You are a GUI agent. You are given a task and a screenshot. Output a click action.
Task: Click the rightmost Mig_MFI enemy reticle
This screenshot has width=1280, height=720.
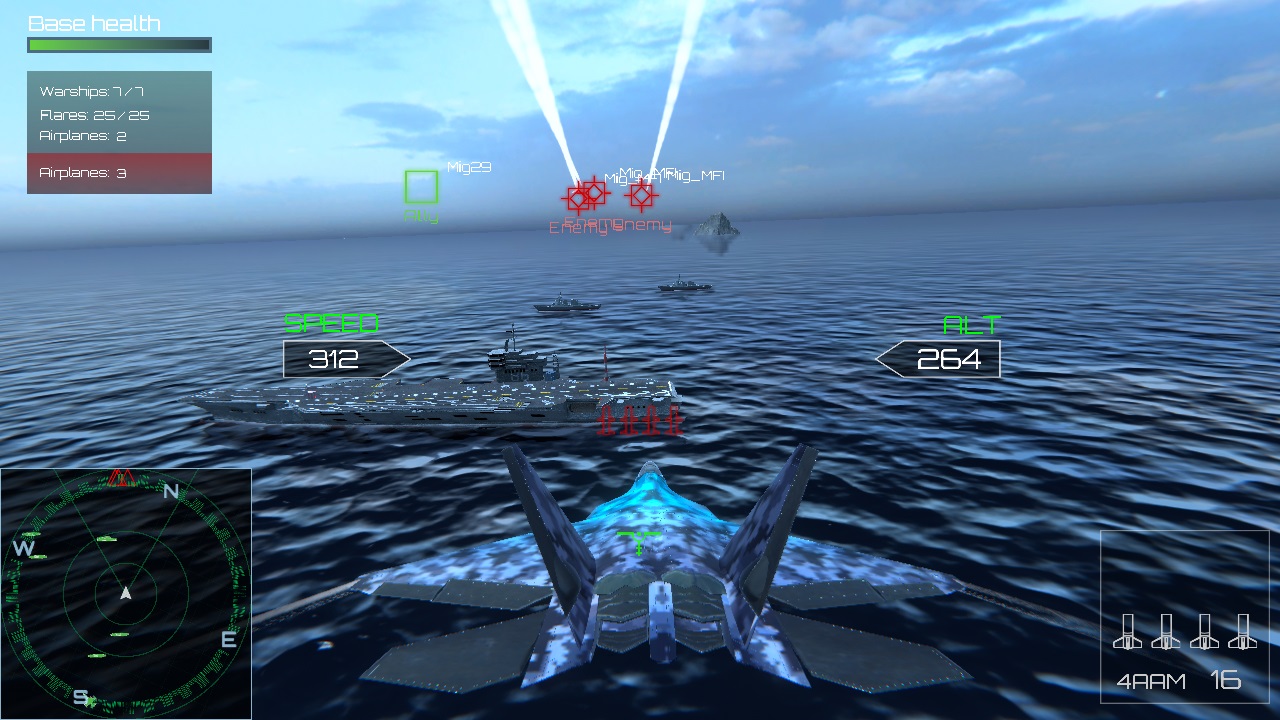[x=643, y=196]
